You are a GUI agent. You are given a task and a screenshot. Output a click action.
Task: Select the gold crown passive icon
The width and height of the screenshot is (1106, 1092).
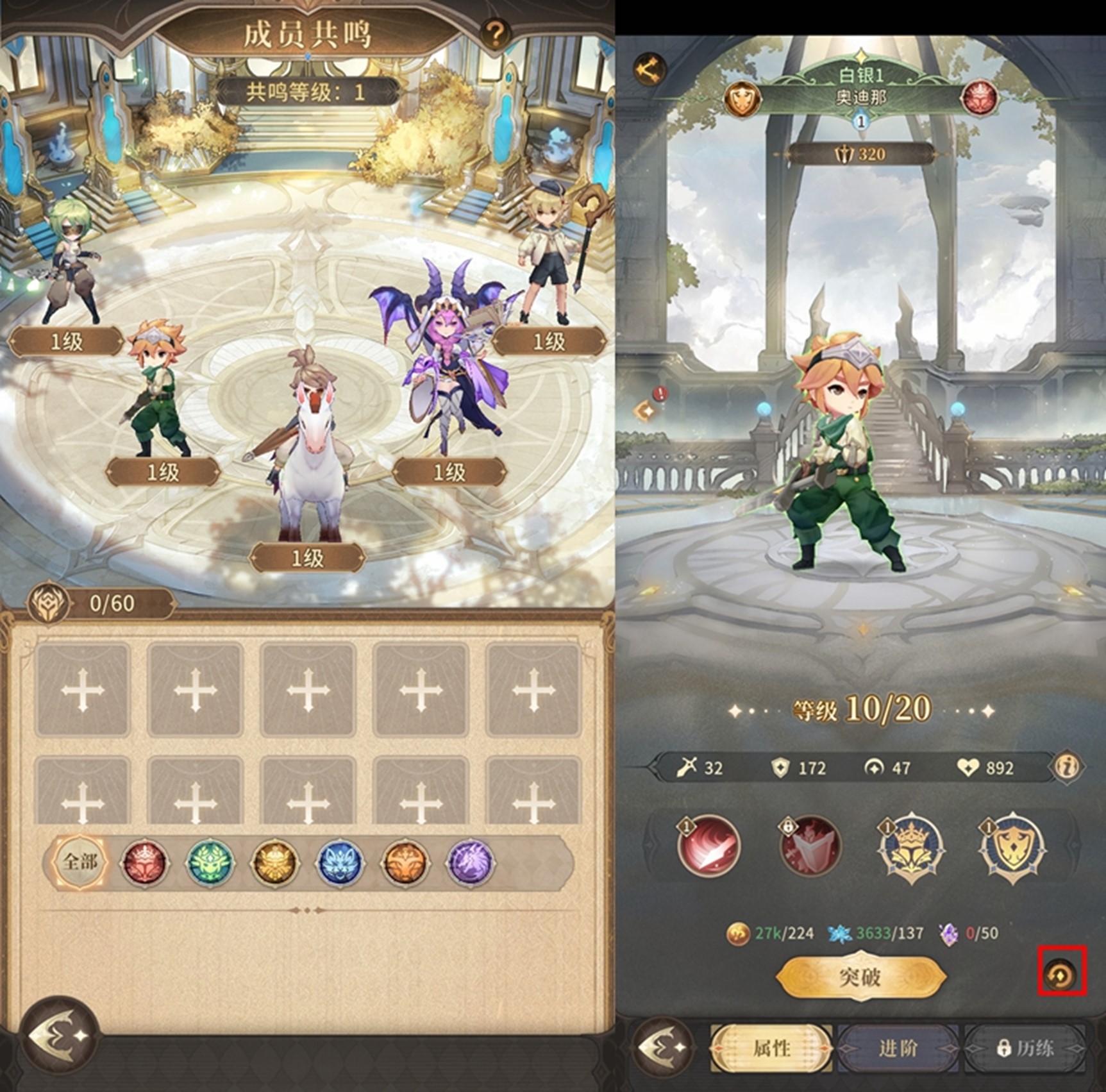[x=910, y=846]
